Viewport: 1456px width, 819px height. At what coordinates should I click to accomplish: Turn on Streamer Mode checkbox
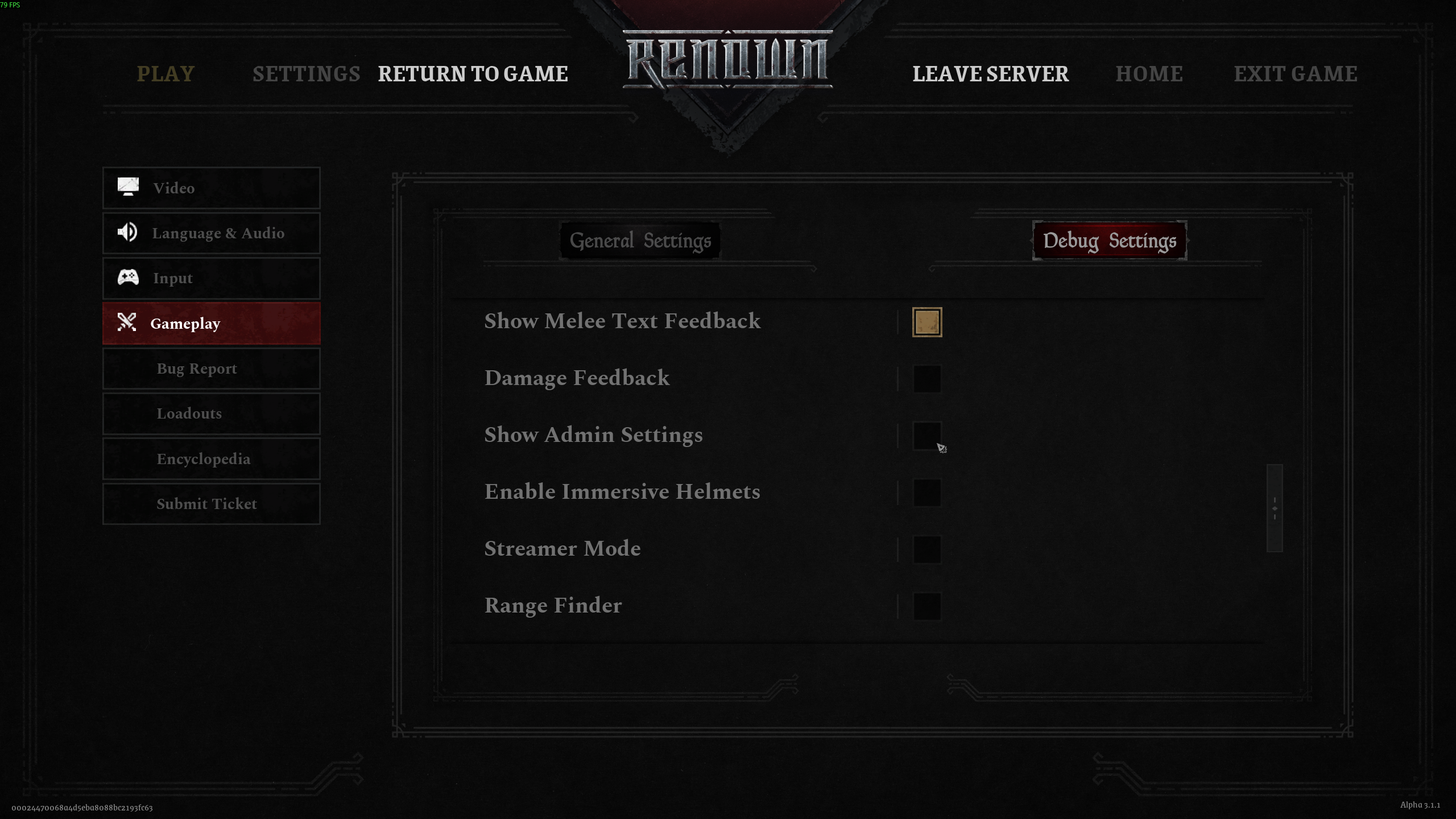[x=926, y=549]
